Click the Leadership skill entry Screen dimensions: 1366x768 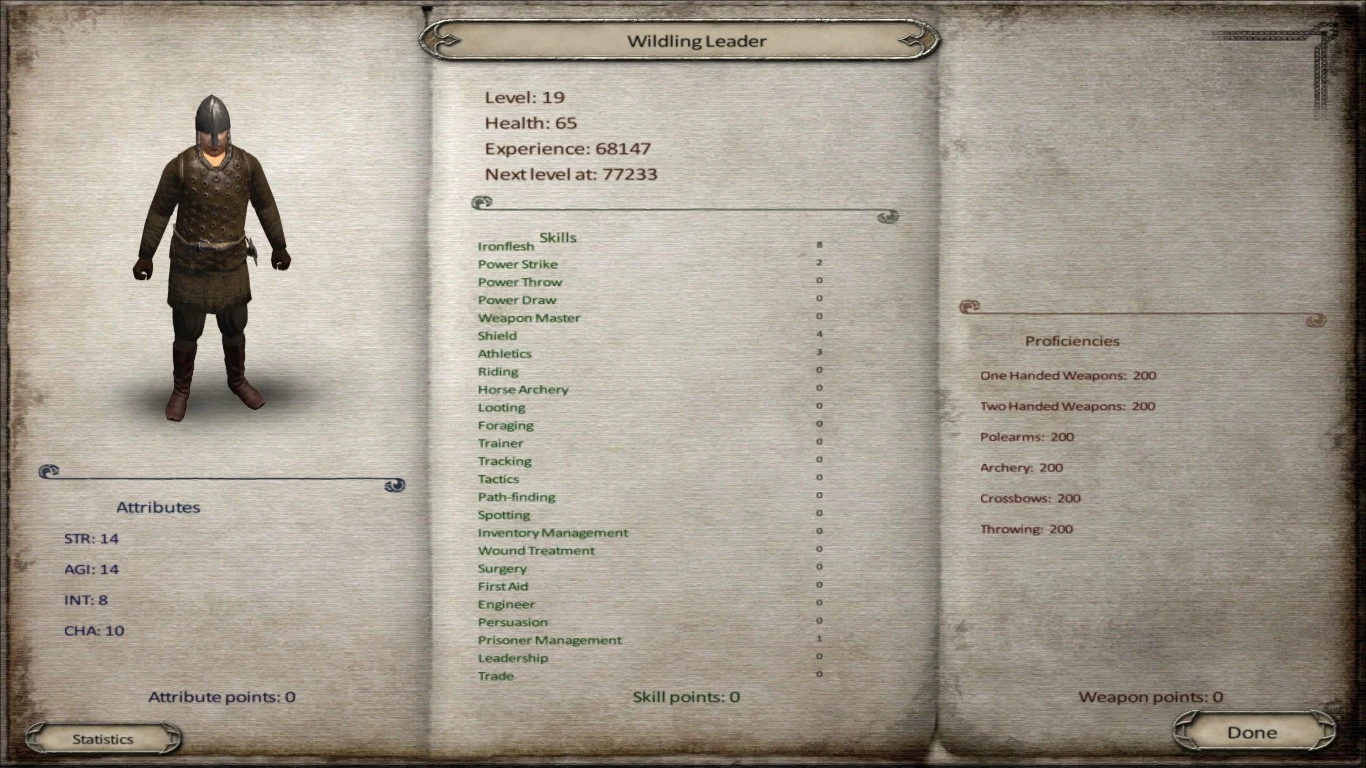point(513,657)
